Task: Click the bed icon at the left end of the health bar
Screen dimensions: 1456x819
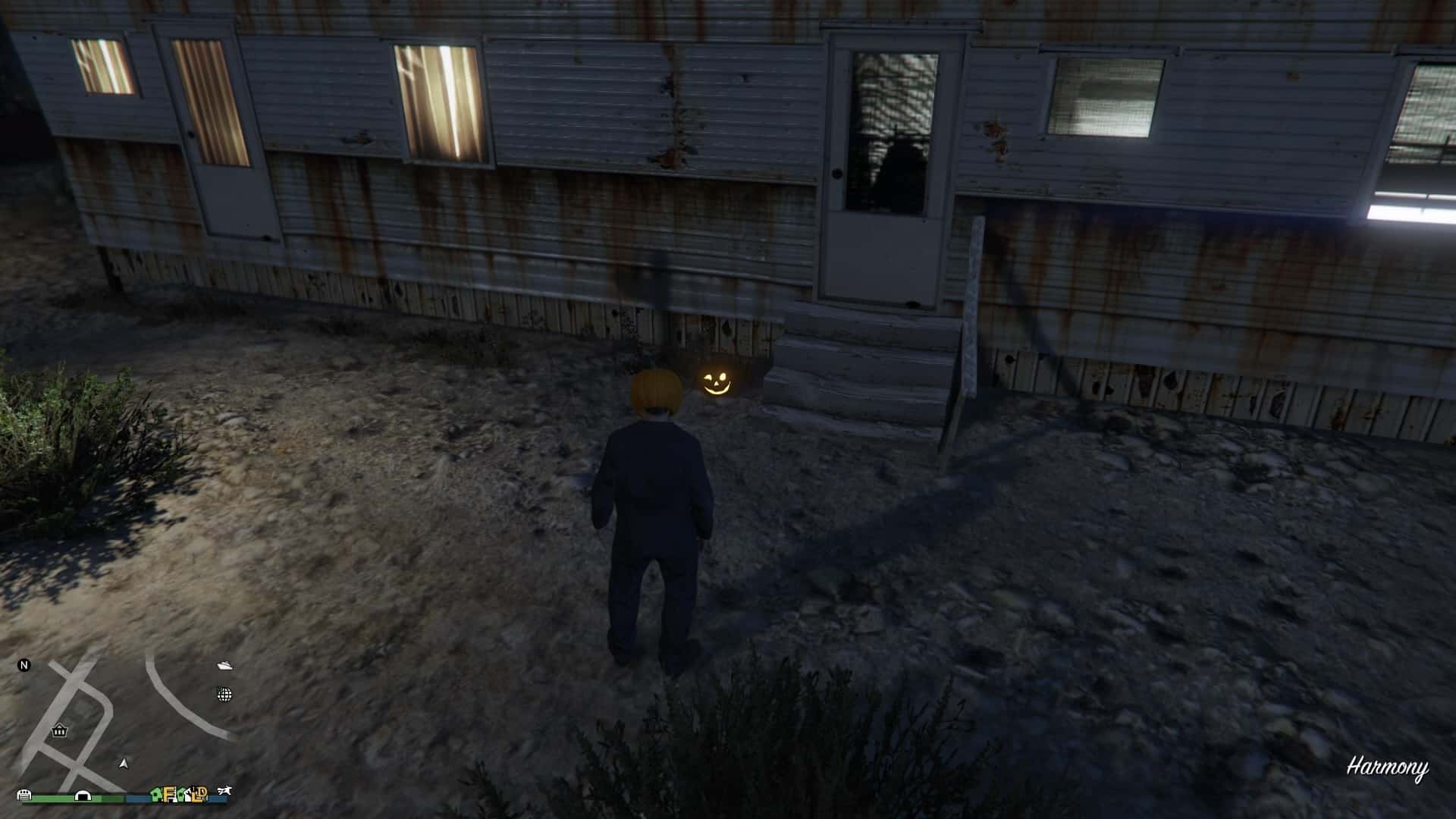Action: pyautogui.click(x=24, y=796)
